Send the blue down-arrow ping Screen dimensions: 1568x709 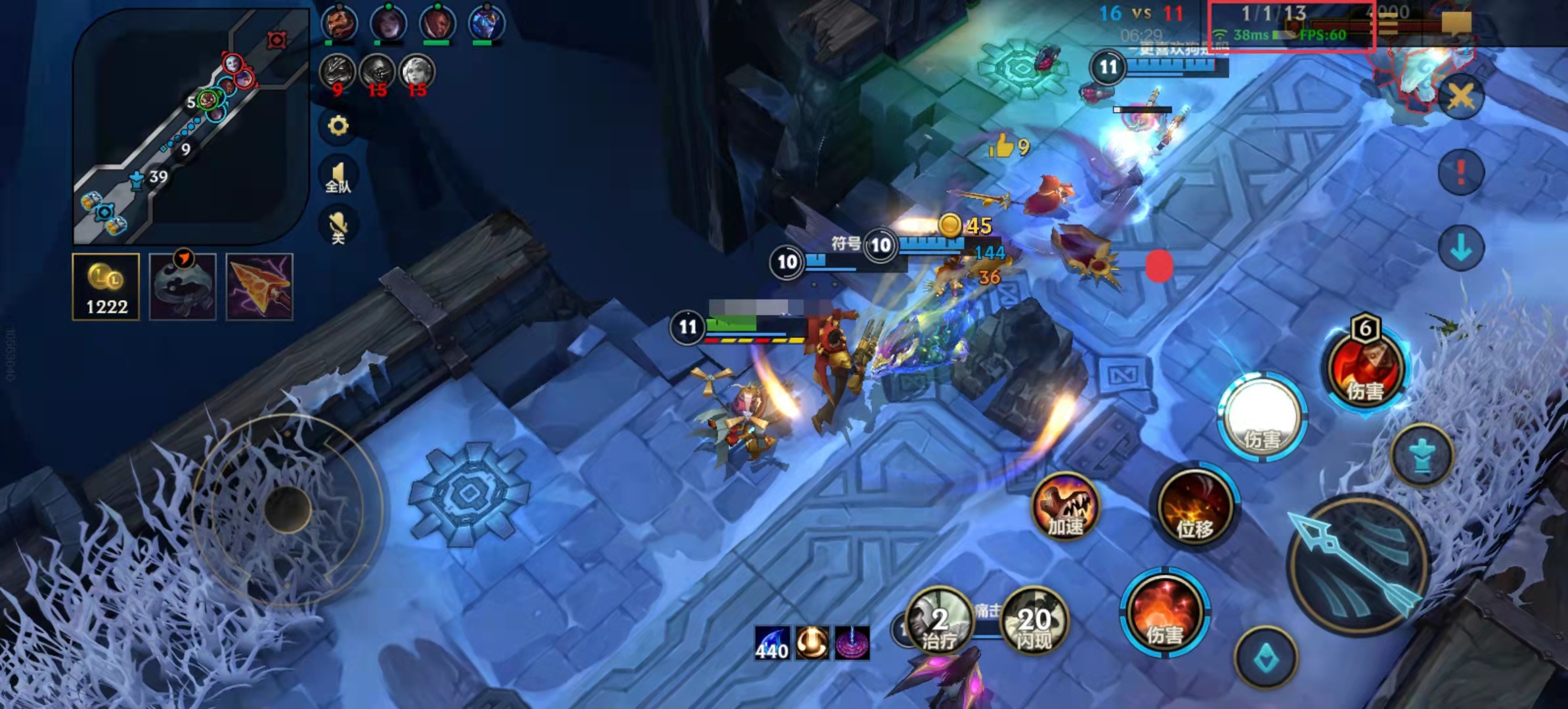pos(1461,249)
